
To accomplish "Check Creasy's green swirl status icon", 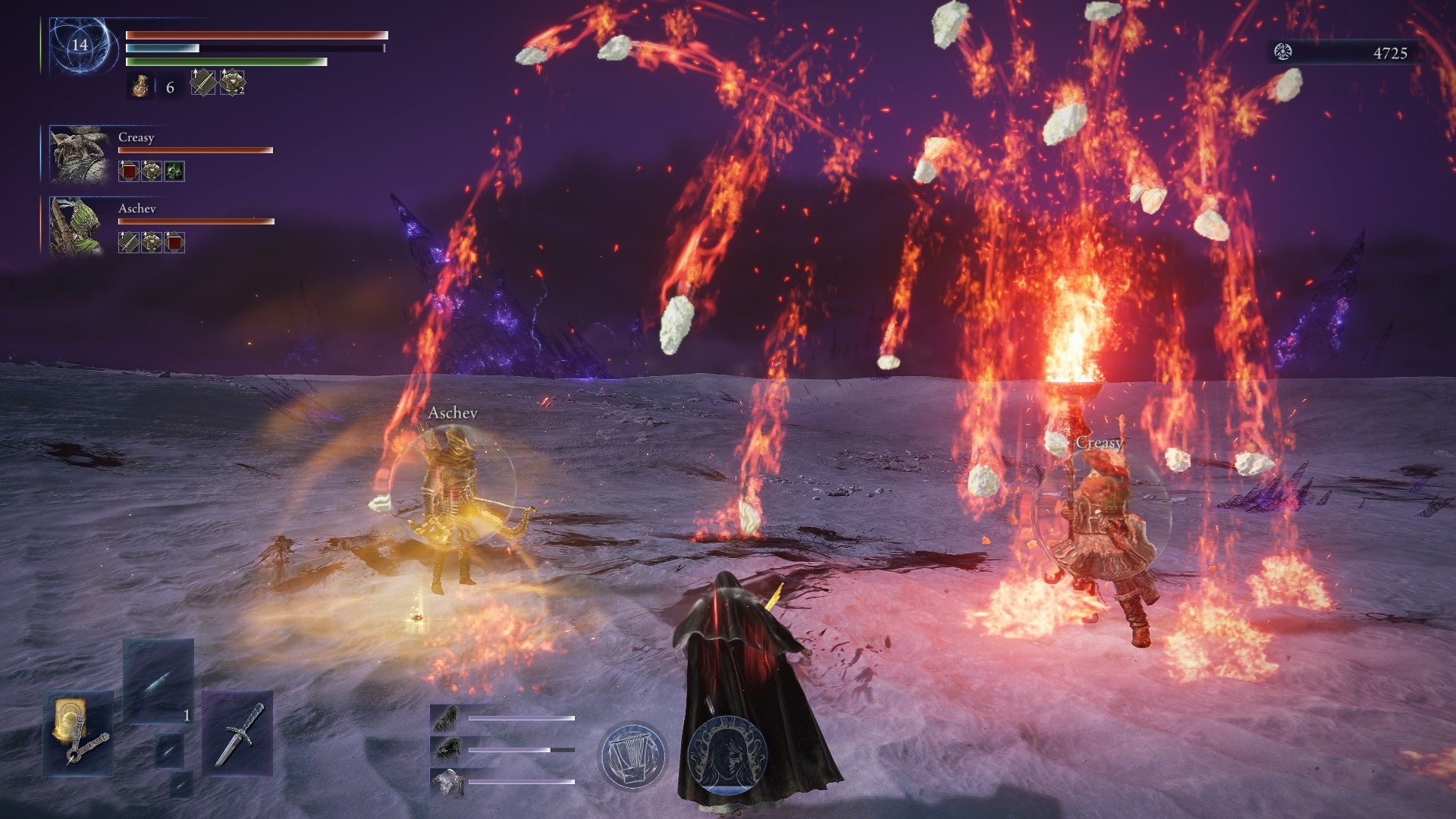I will click(174, 171).
